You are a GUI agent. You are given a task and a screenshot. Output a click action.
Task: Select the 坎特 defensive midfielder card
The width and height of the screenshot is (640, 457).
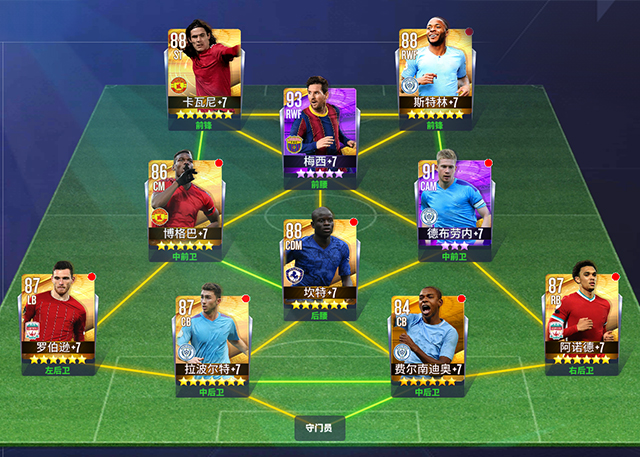pos(319,263)
